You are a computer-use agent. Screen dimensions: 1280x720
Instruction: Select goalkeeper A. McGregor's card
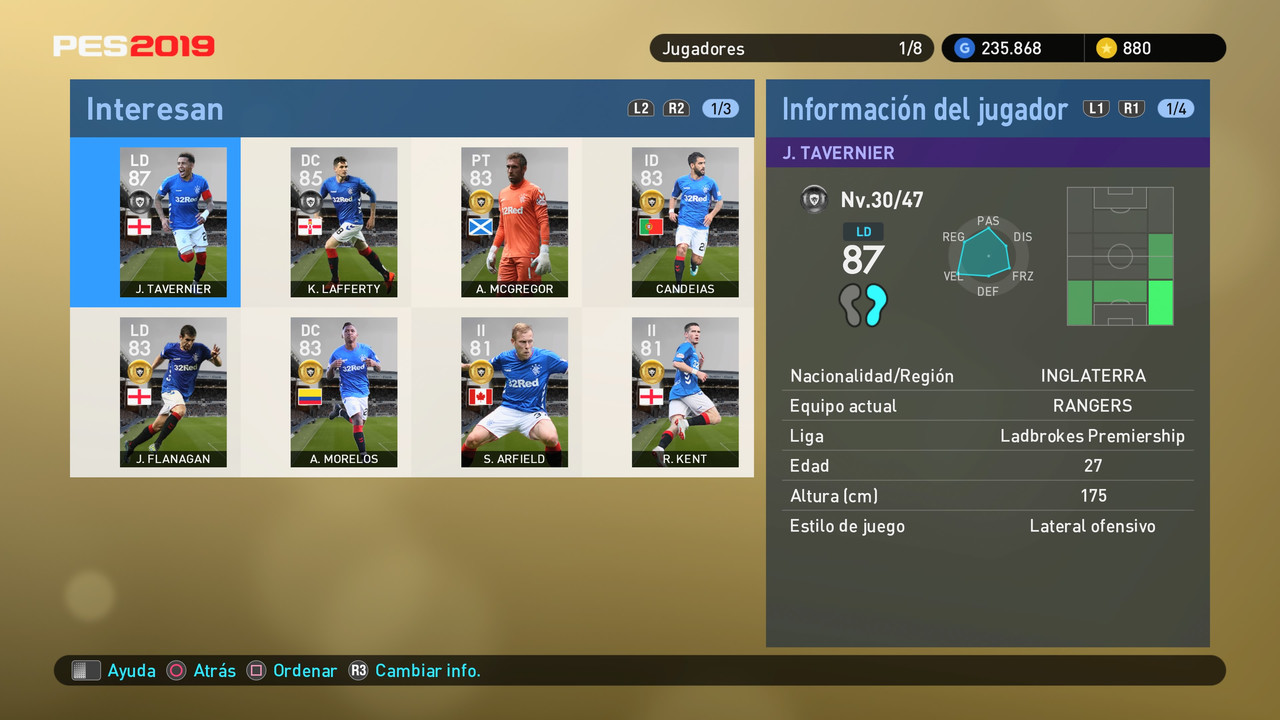click(514, 222)
